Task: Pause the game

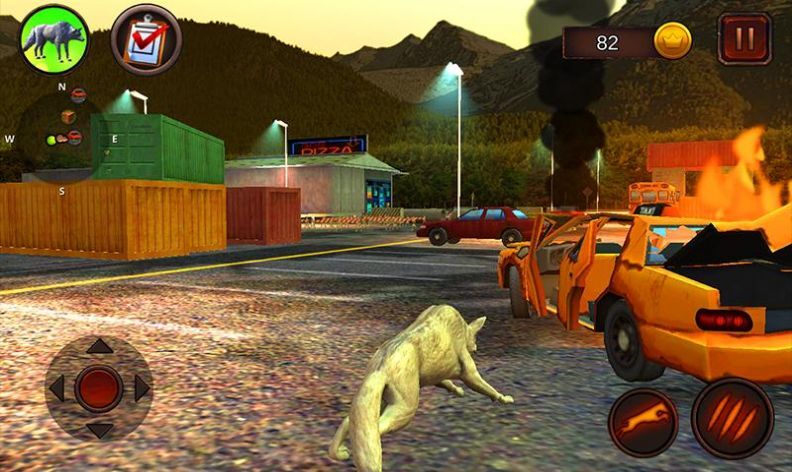Action: [x=745, y=39]
